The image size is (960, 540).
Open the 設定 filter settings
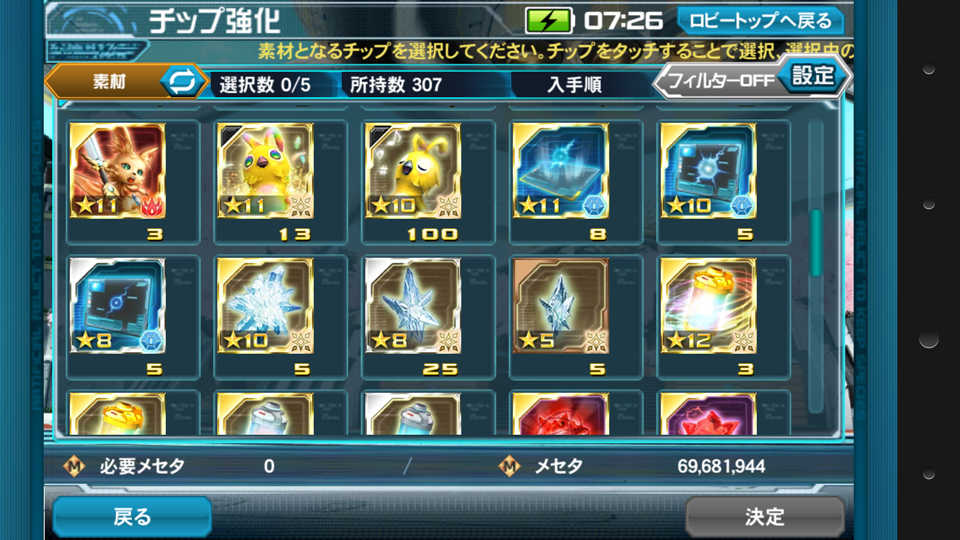coord(812,75)
